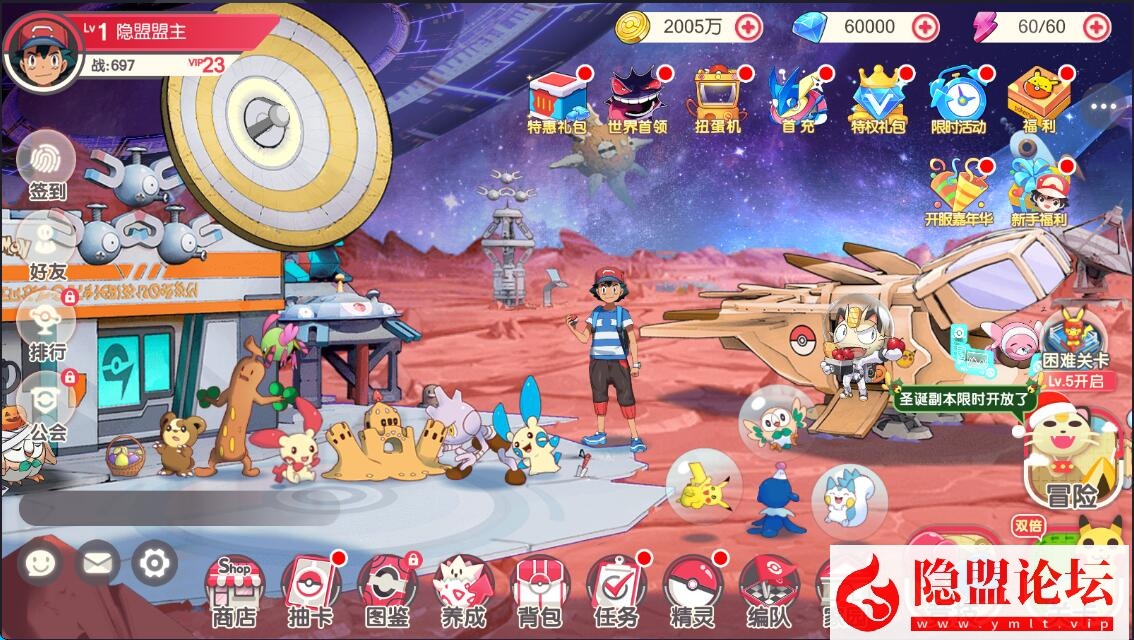This screenshot has height=640, width=1134.
Task: Open the 抽卡 card draw screen
Action: click(x=310, y=589)
